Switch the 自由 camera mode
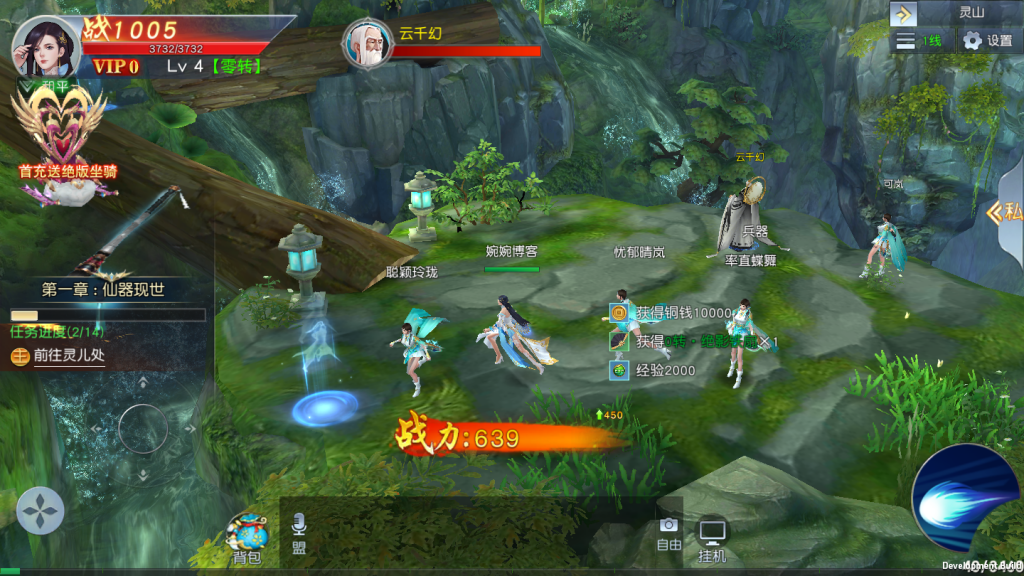This screenshot has width=1024, height=576. coord(669,534)
